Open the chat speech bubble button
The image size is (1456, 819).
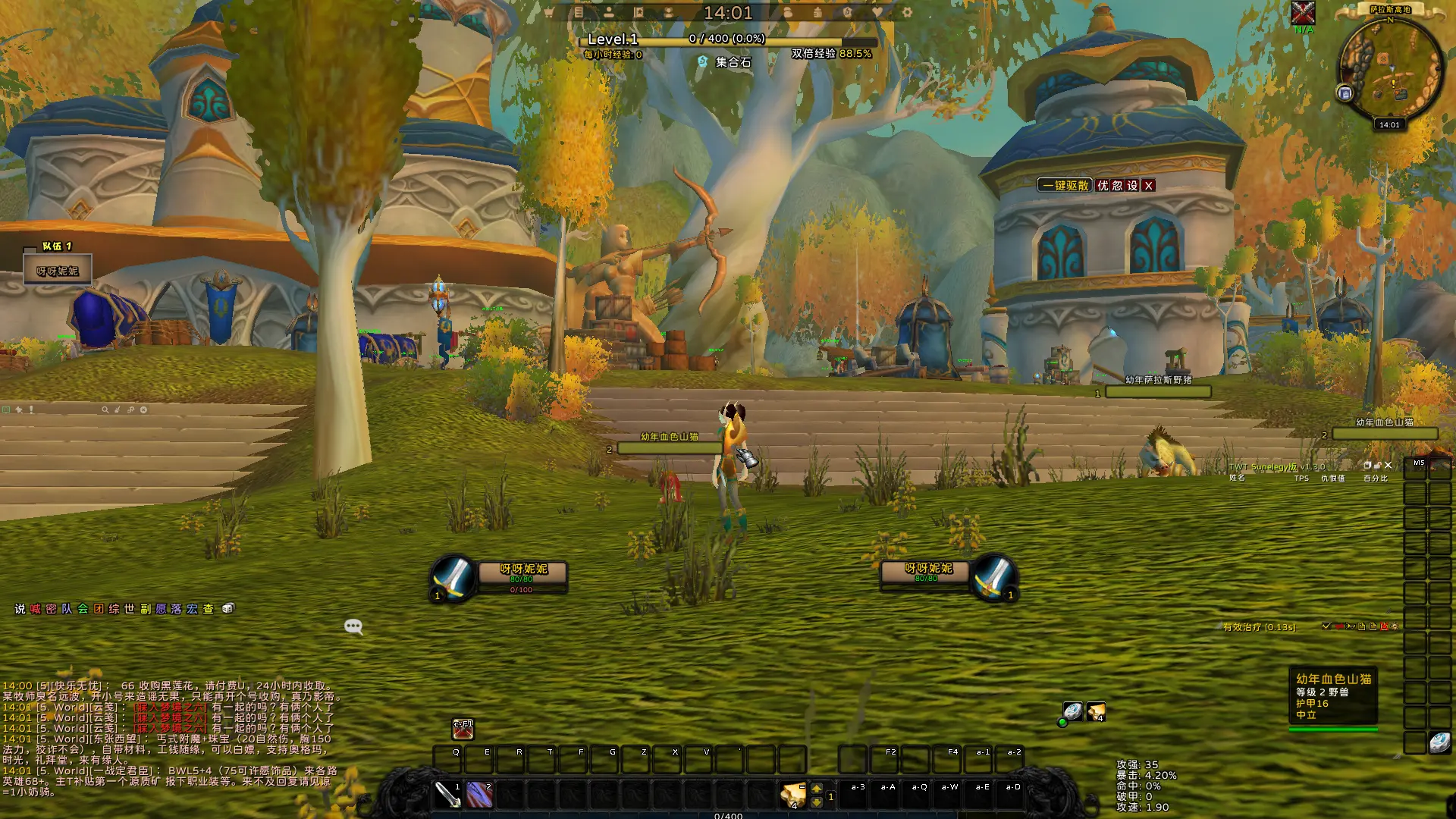tap(353, 626)
